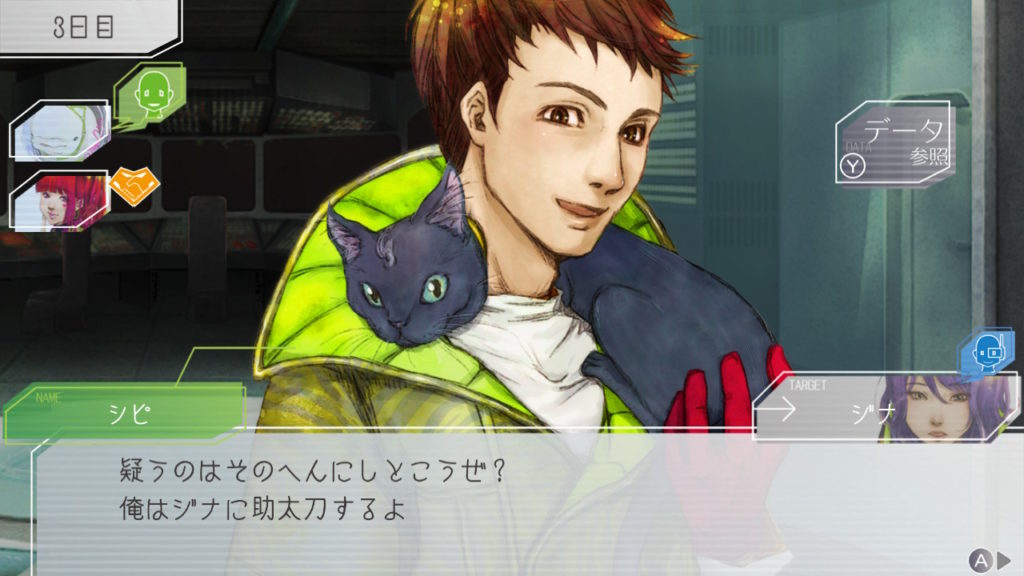Click the orange handshake icon
Image resolution: width=1024 pixels, height=576 pixels.
134,187
